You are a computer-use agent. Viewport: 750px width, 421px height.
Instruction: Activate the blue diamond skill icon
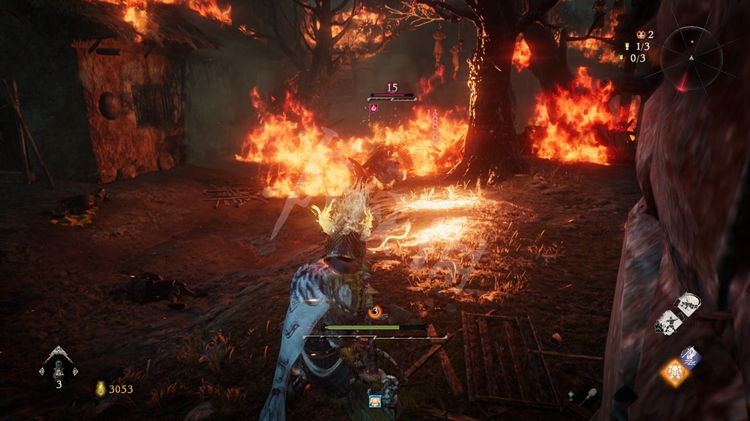tap(690, 356)
